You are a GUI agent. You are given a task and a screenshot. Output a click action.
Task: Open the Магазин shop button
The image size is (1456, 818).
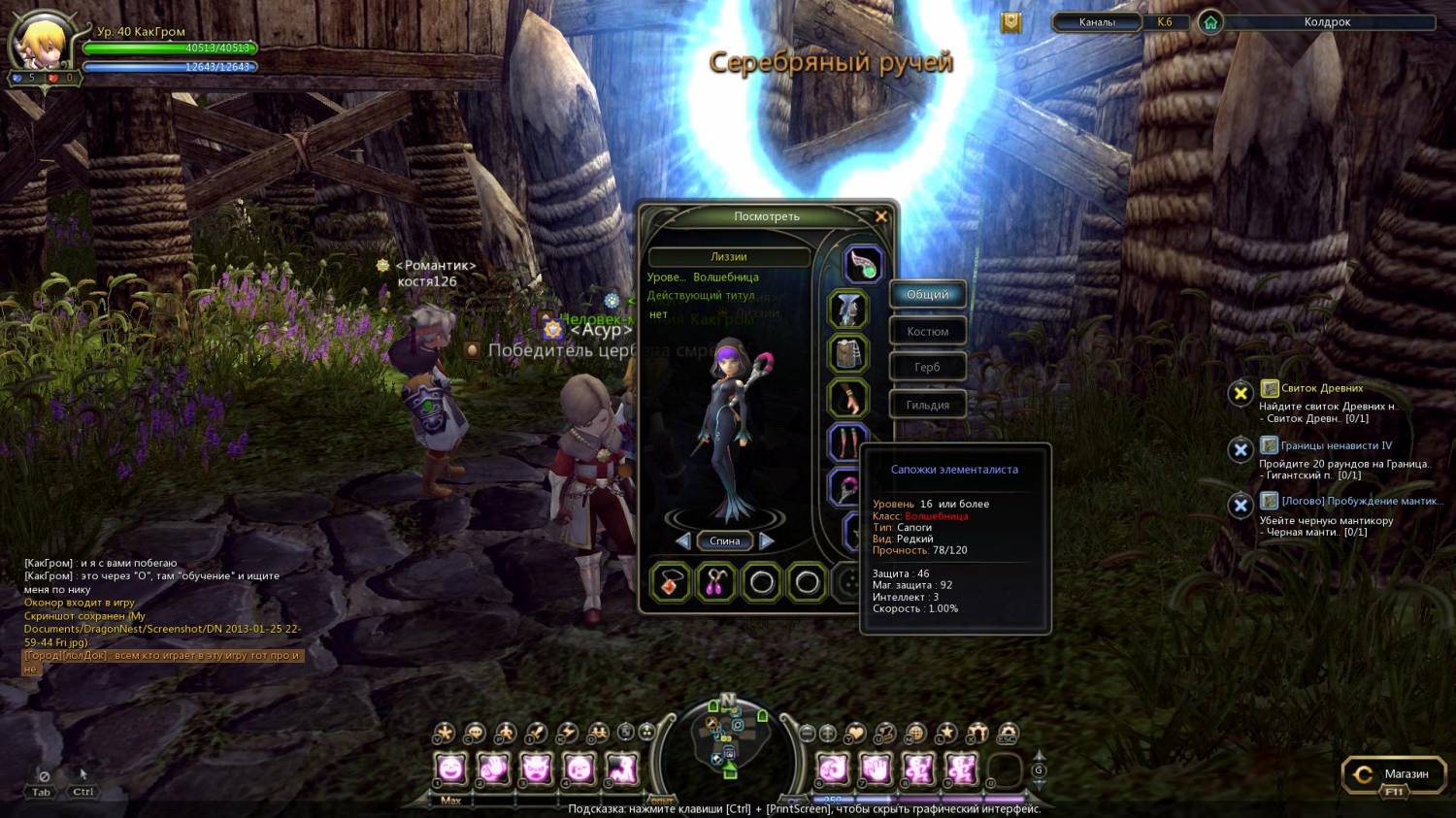point(1394,774)
